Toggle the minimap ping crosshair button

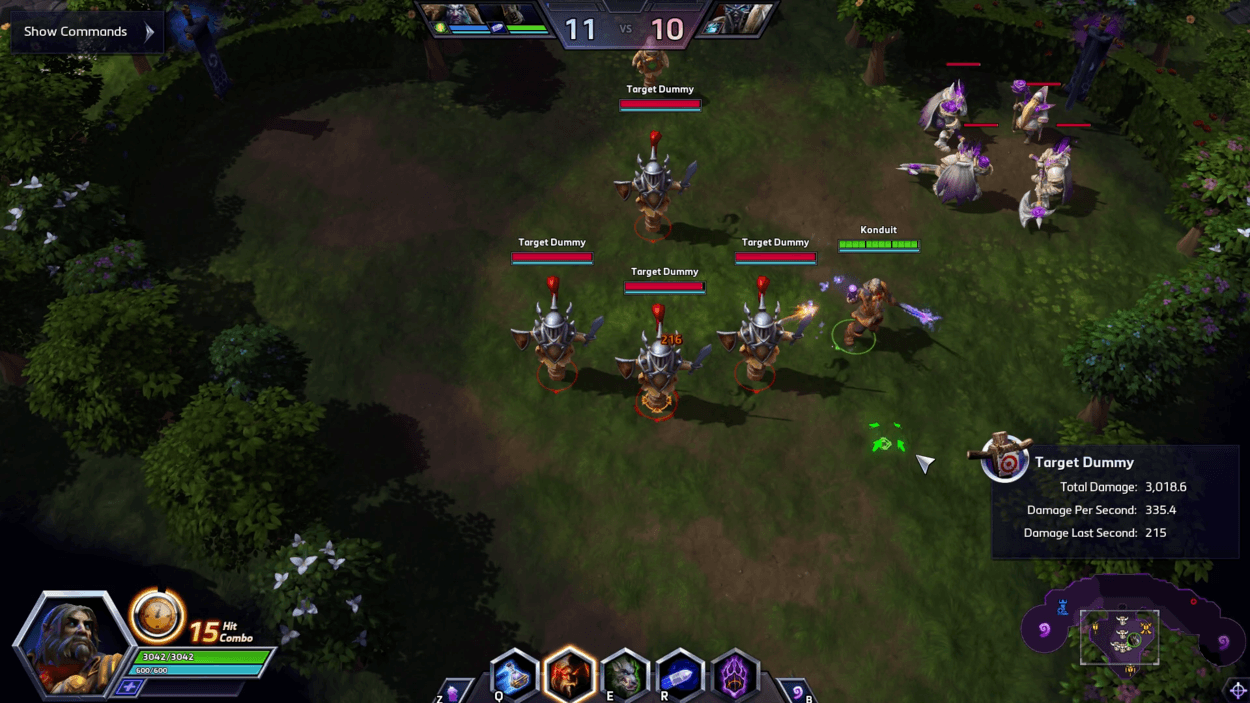tap(1238, 690)
